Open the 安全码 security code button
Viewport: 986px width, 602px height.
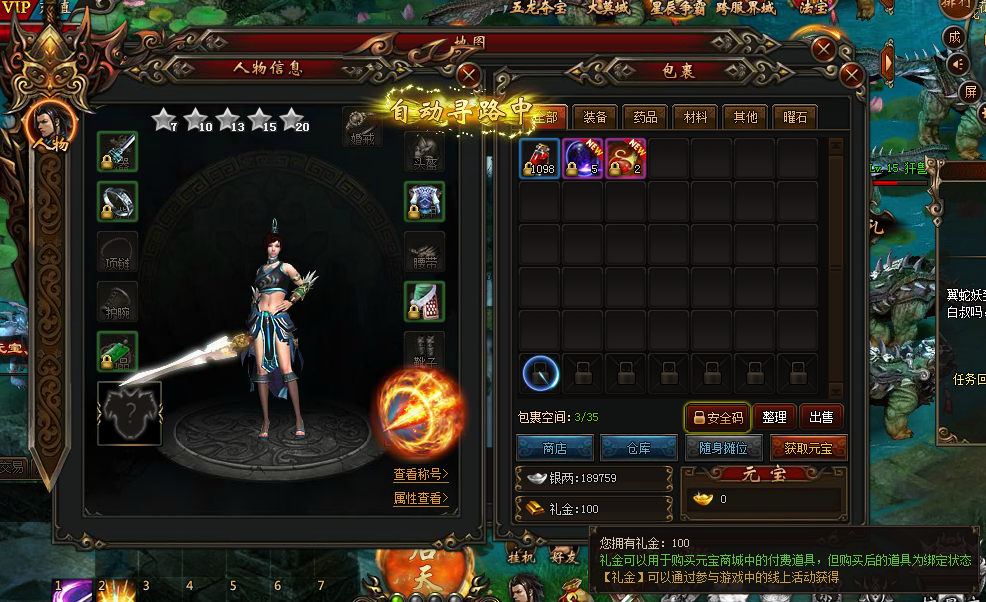tap(716, 417)
